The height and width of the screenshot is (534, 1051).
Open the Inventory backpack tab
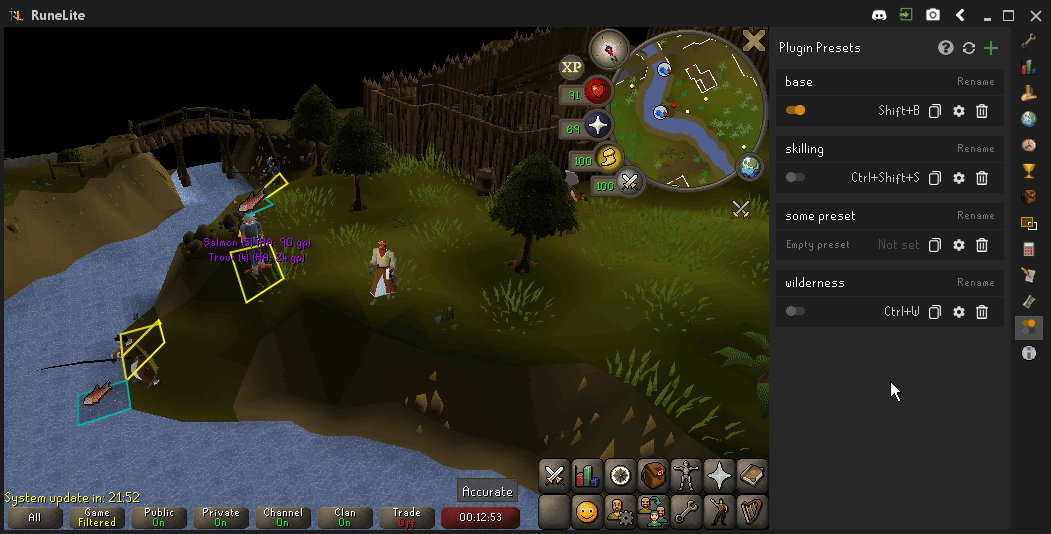(x=653, y=475)
